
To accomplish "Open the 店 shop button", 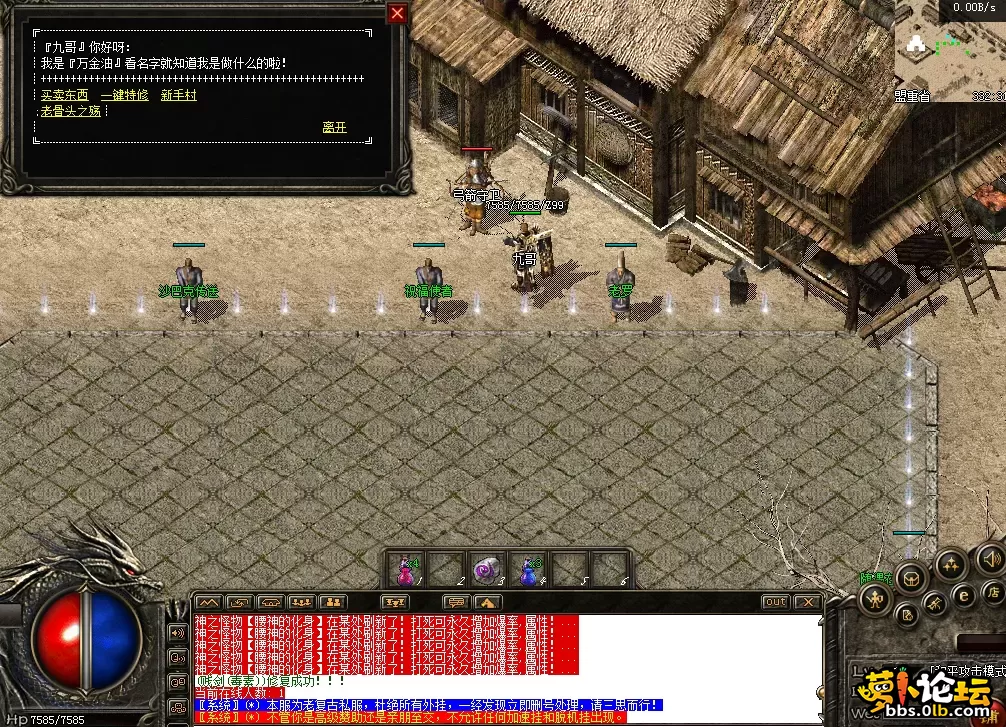I will point(994,592).
